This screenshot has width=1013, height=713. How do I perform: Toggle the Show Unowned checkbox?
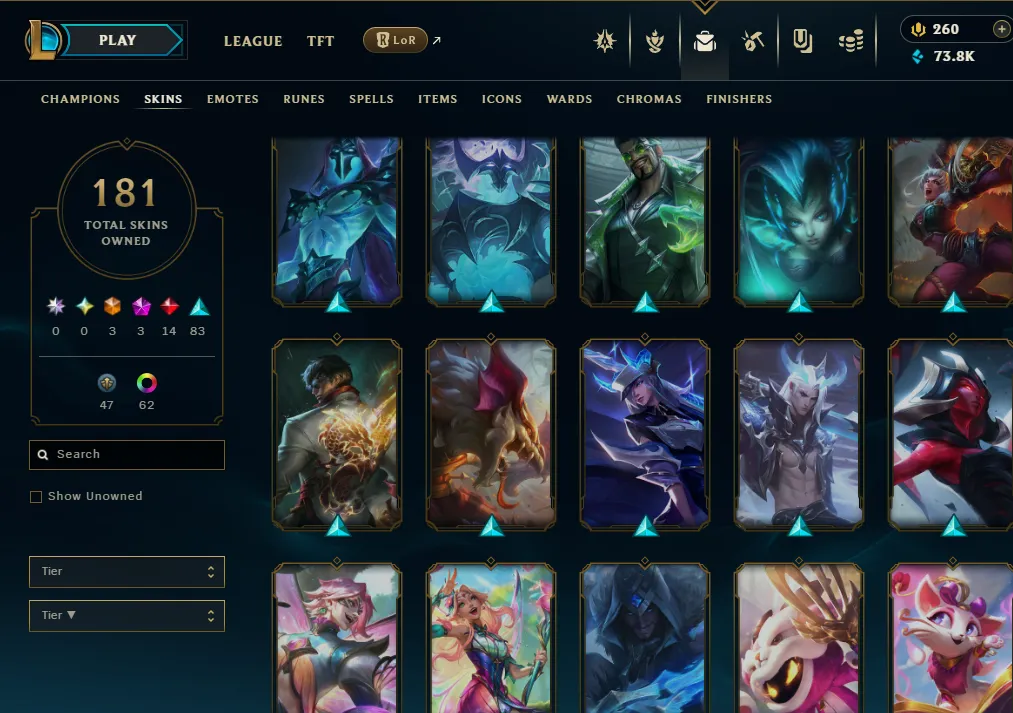[36, 497]
